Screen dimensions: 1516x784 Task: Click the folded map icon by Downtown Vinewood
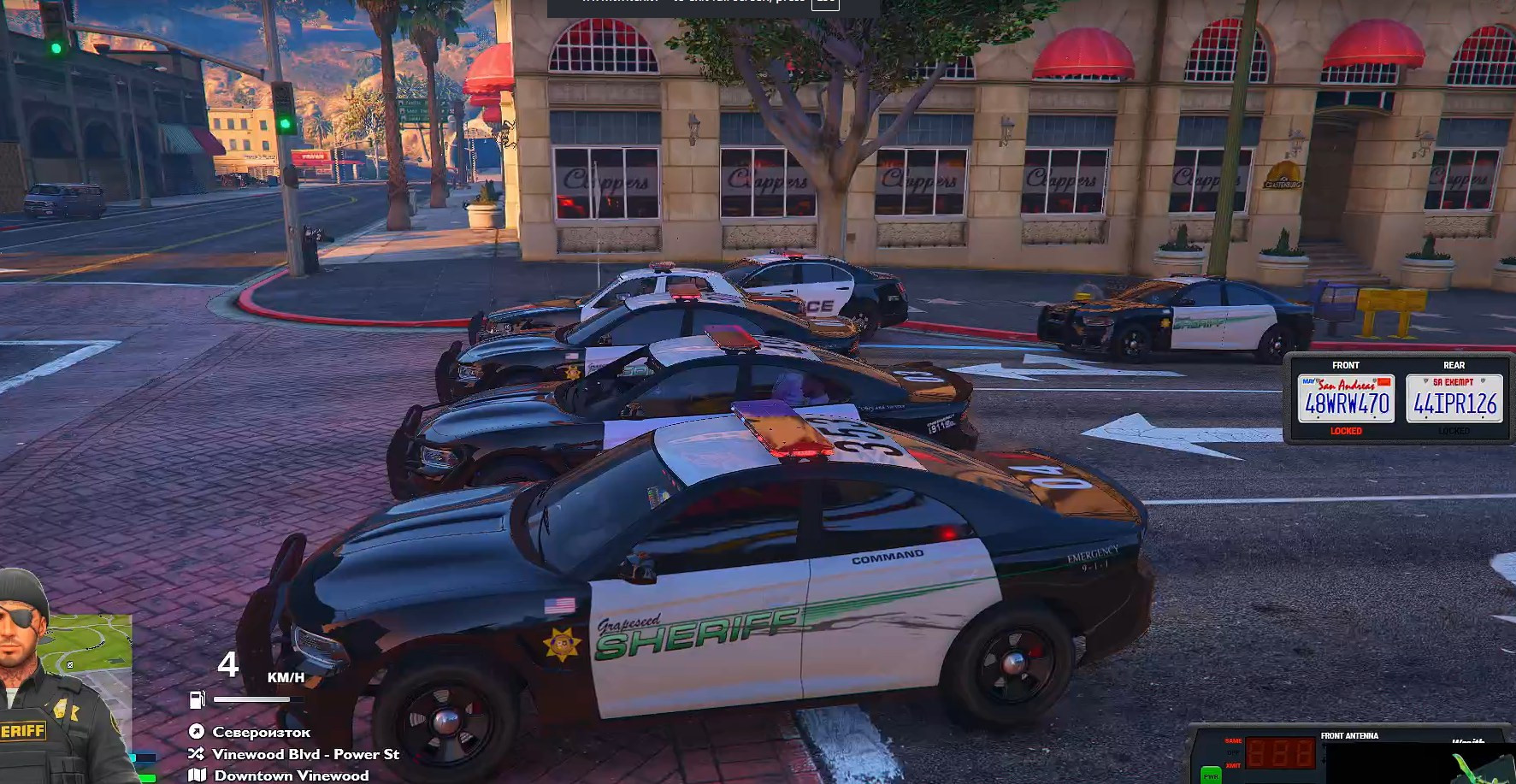197,775
